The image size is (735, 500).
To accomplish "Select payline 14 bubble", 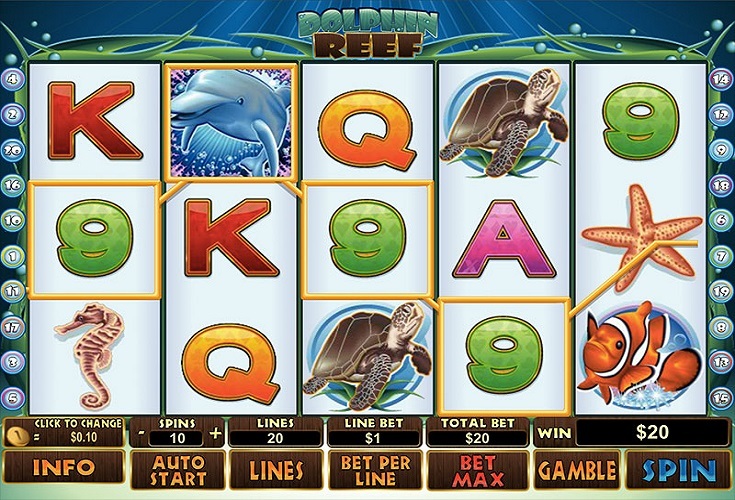I will [720, 78].
